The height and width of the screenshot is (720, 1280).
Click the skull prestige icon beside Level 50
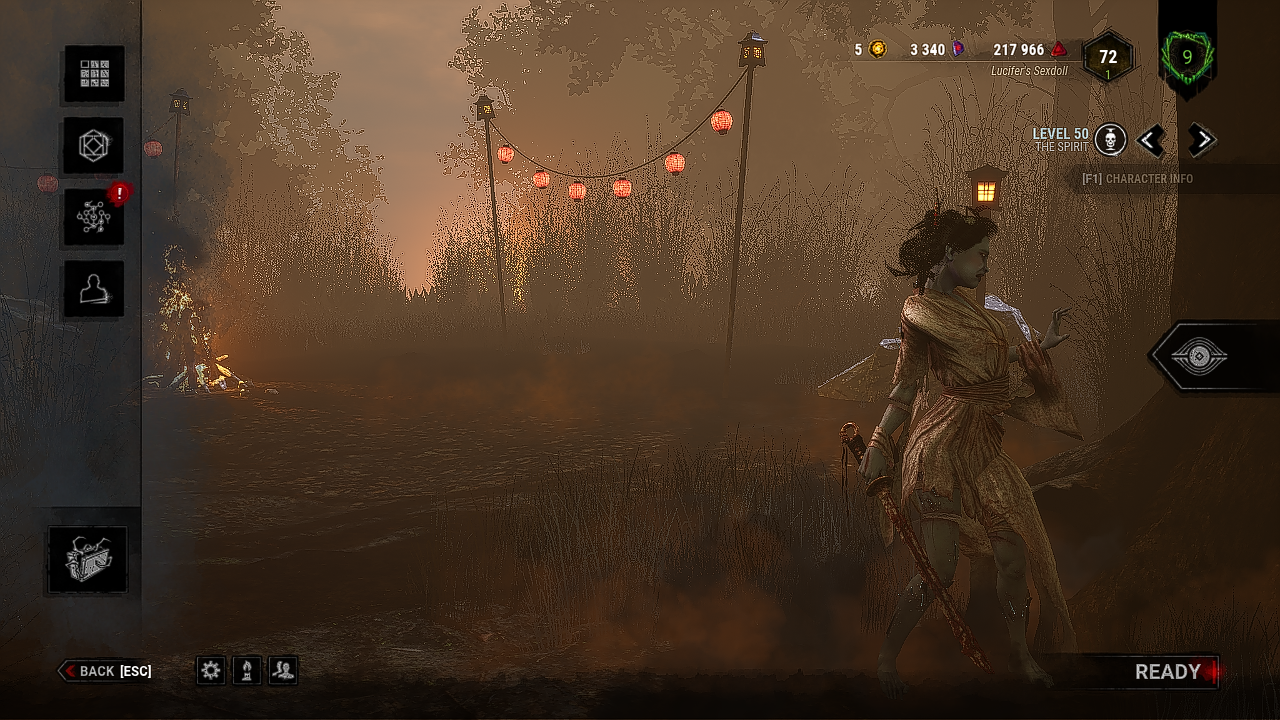click(x=1110, y=140)
